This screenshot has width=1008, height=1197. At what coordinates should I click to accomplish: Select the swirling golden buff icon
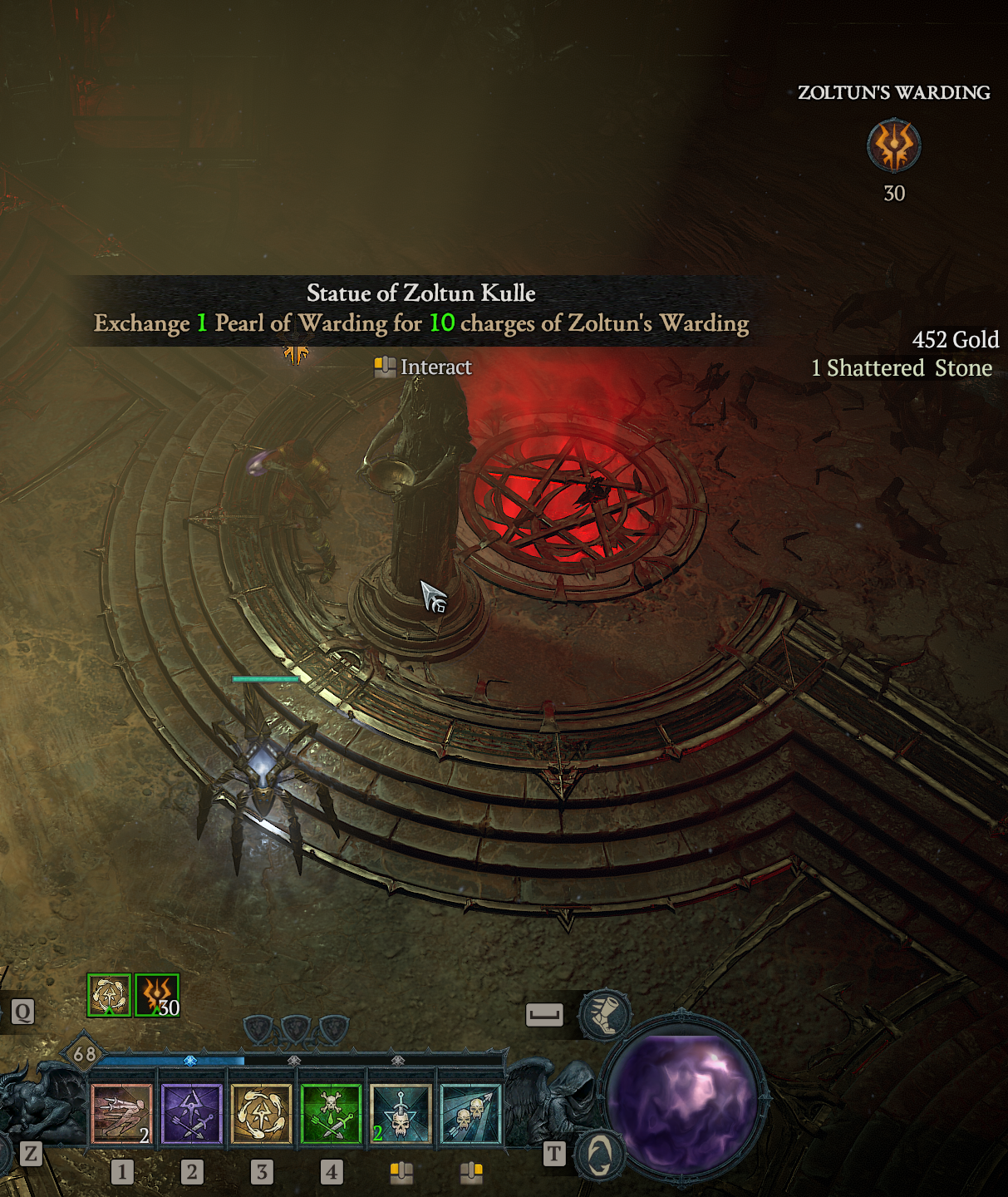(109, 995)
